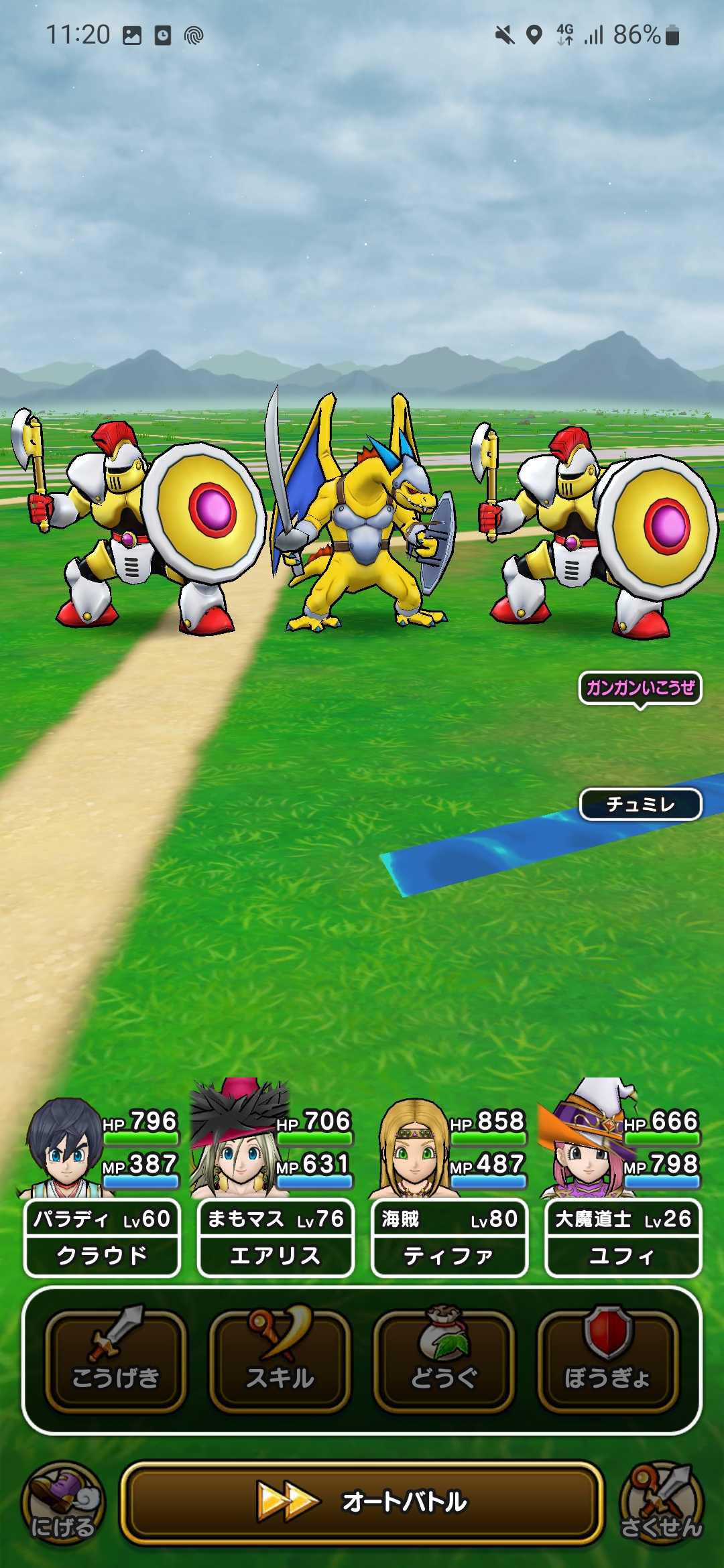Open the スキル skill menu
This screenshot has width=724, height=1568.
[280, 1360]
